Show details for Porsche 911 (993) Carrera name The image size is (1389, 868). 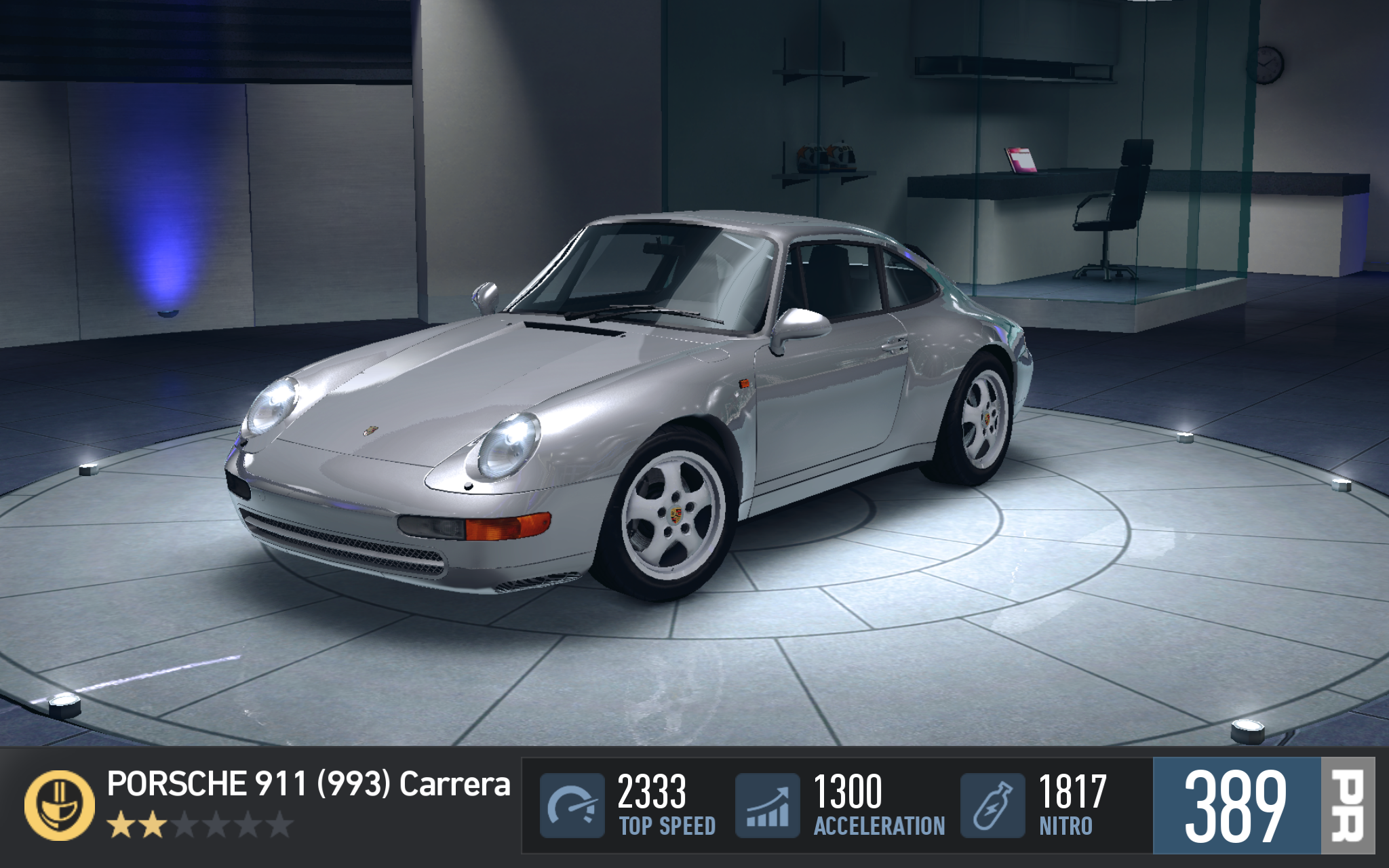pos(309,785)
